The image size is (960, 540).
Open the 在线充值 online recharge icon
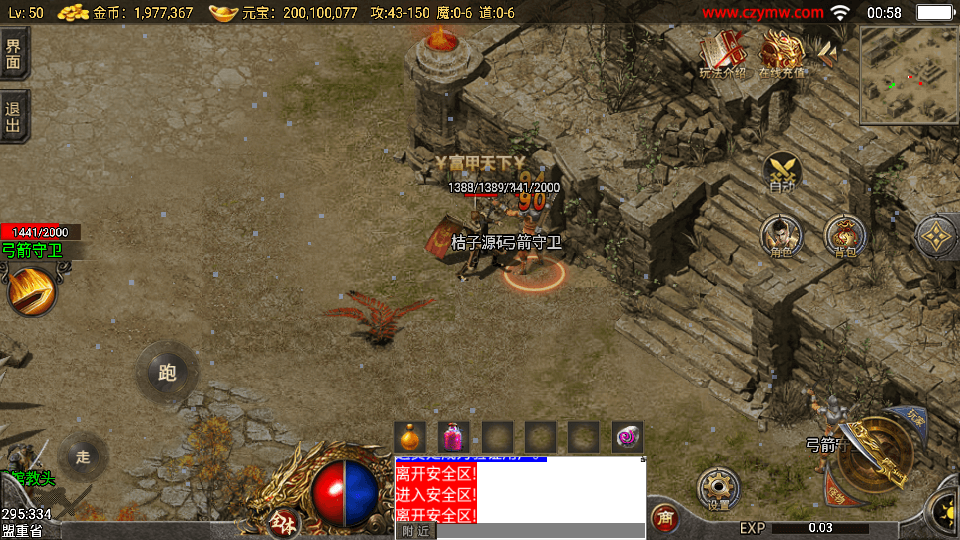(782, 53)
